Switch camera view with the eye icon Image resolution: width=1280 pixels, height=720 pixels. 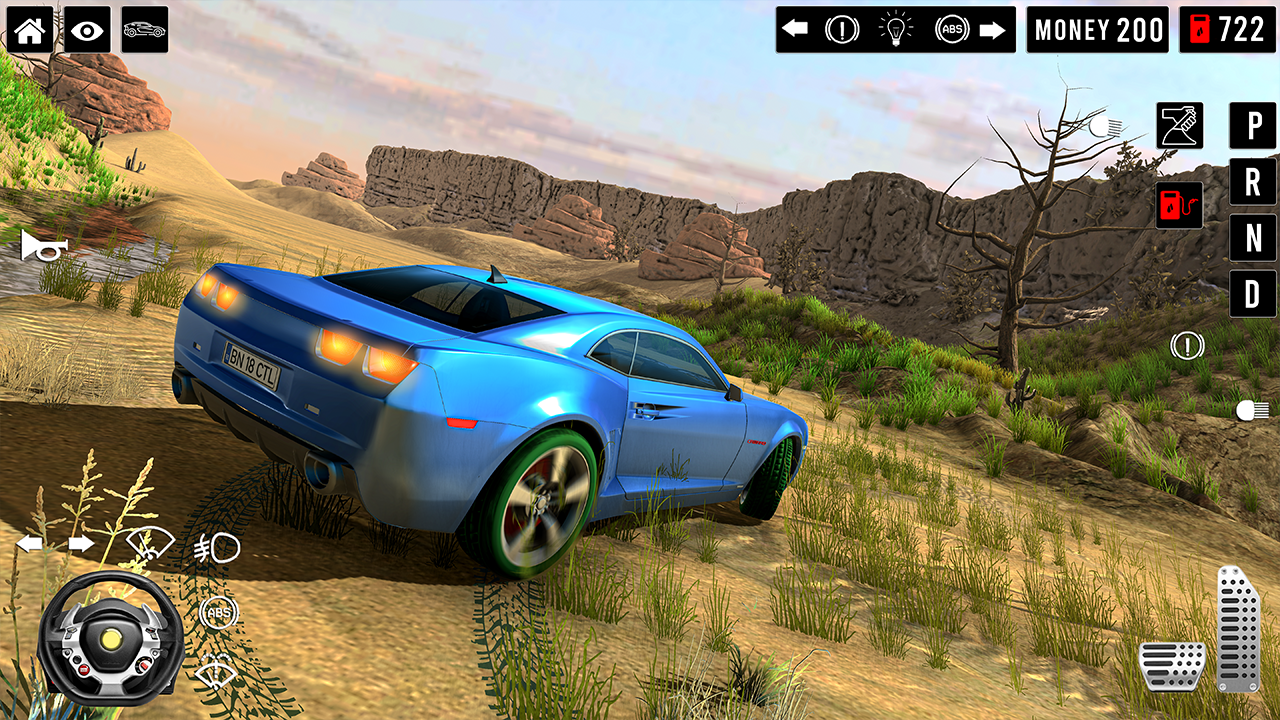pyautogui.click(x=89, y=30)
